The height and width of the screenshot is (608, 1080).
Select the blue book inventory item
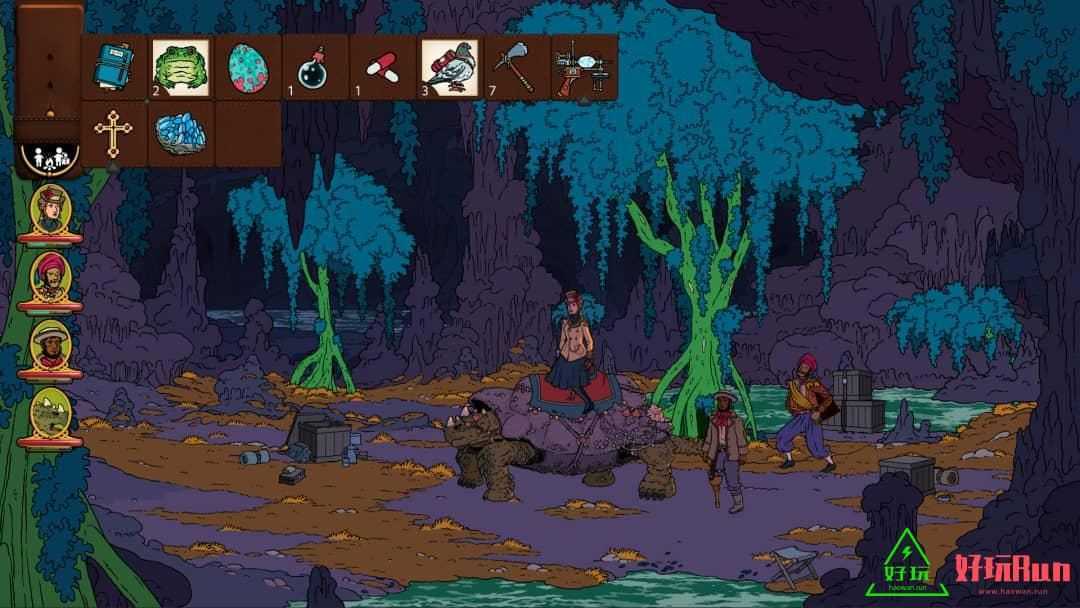[x=115, y=68]
